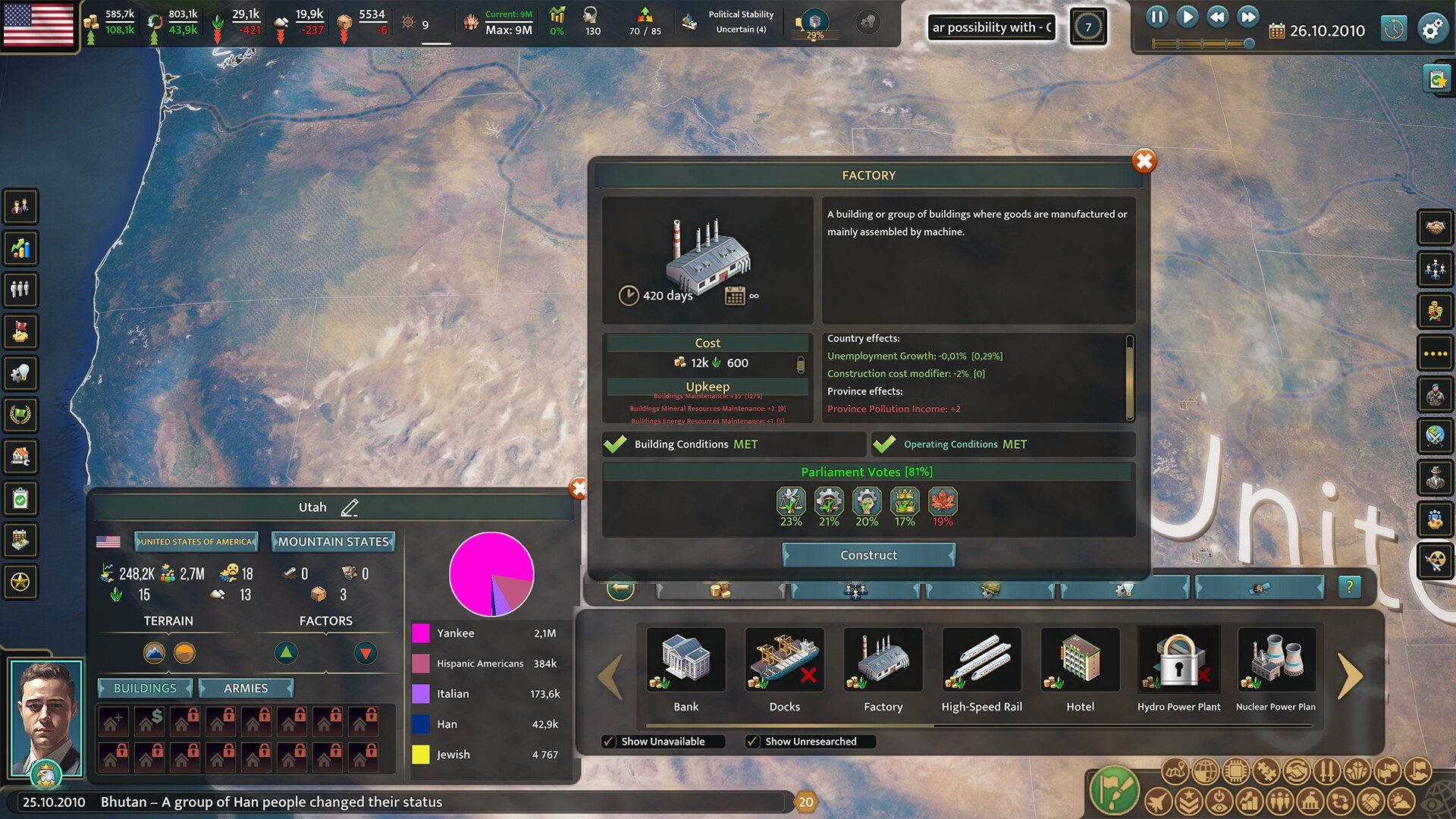
Task: Close the Factory info panel
Action: coord(1144,161)
